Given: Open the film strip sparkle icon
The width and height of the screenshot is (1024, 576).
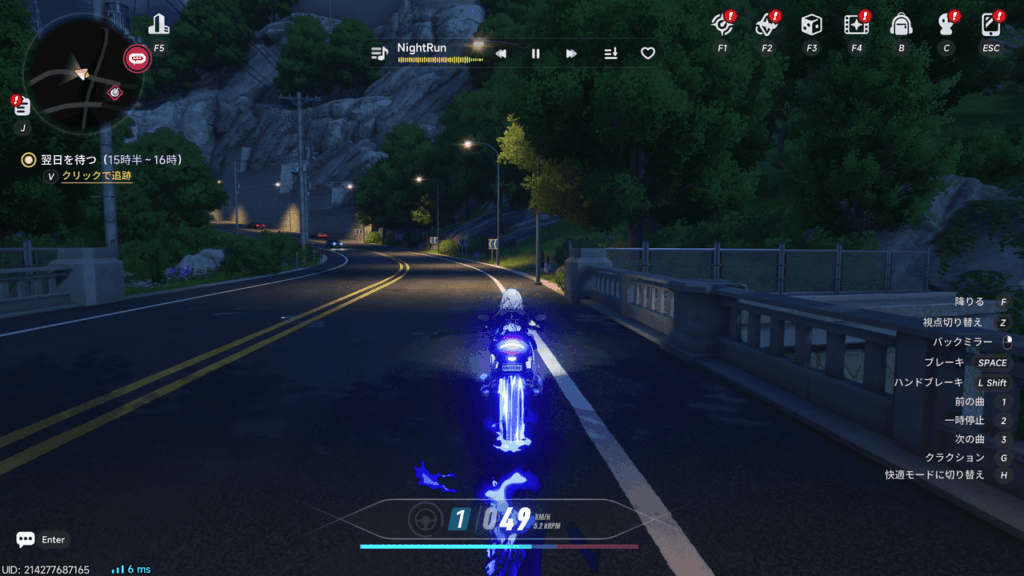Looking at the screenshot, I should point(856,25).
